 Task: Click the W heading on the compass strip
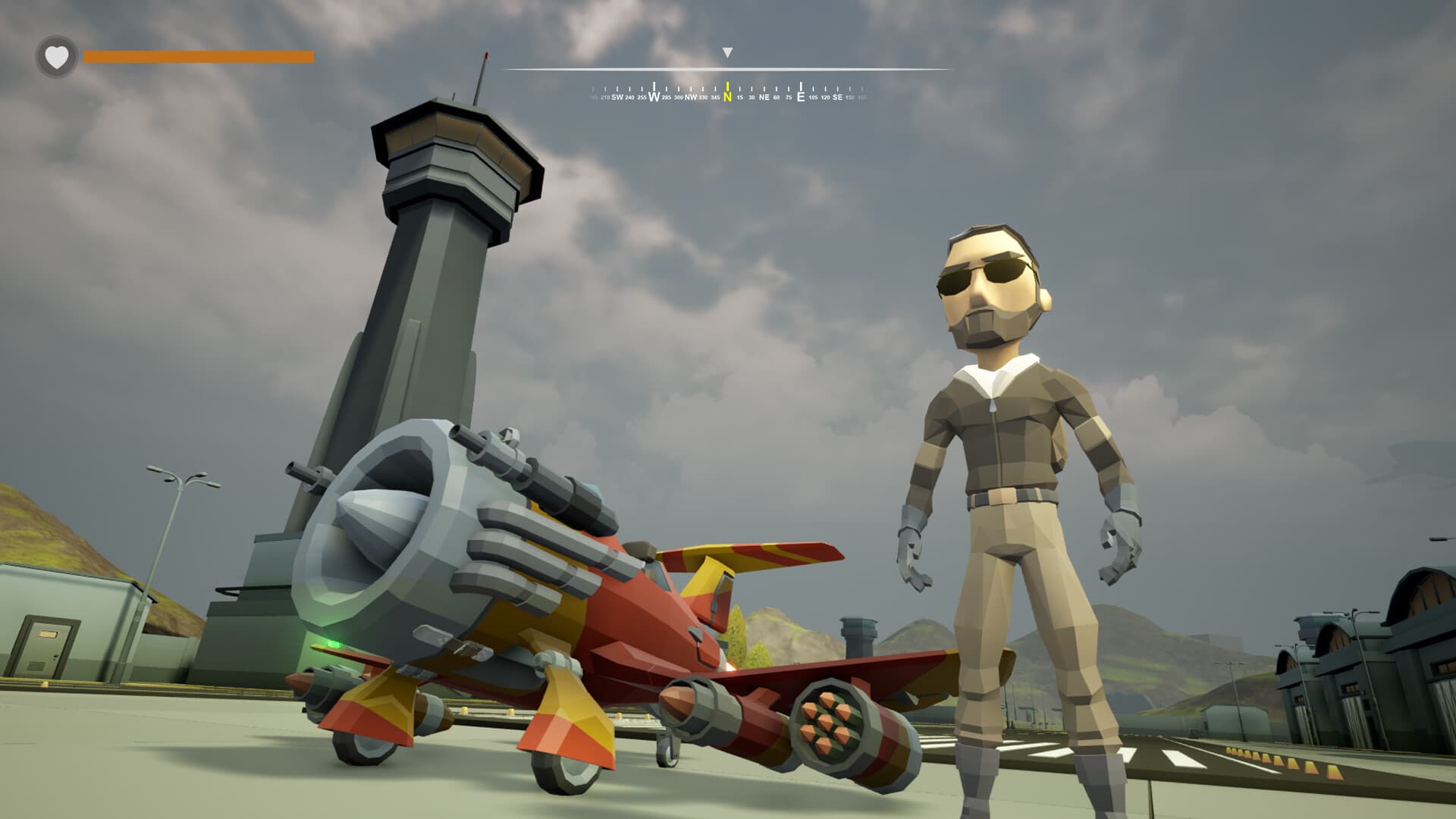(654, 97)
